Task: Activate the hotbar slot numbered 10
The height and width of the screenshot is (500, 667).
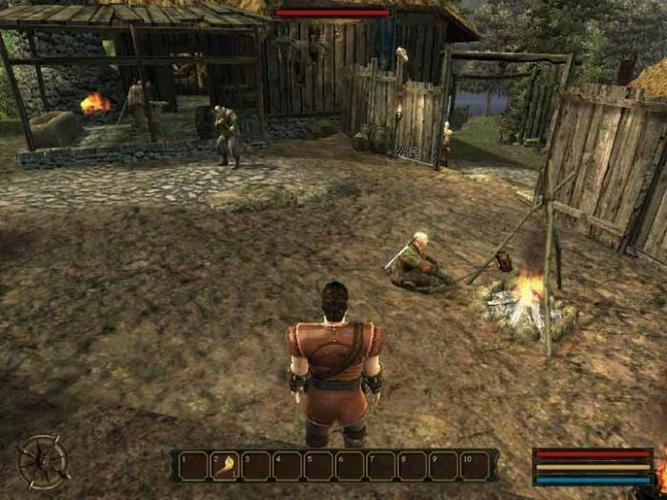Action: coord(475,465)
